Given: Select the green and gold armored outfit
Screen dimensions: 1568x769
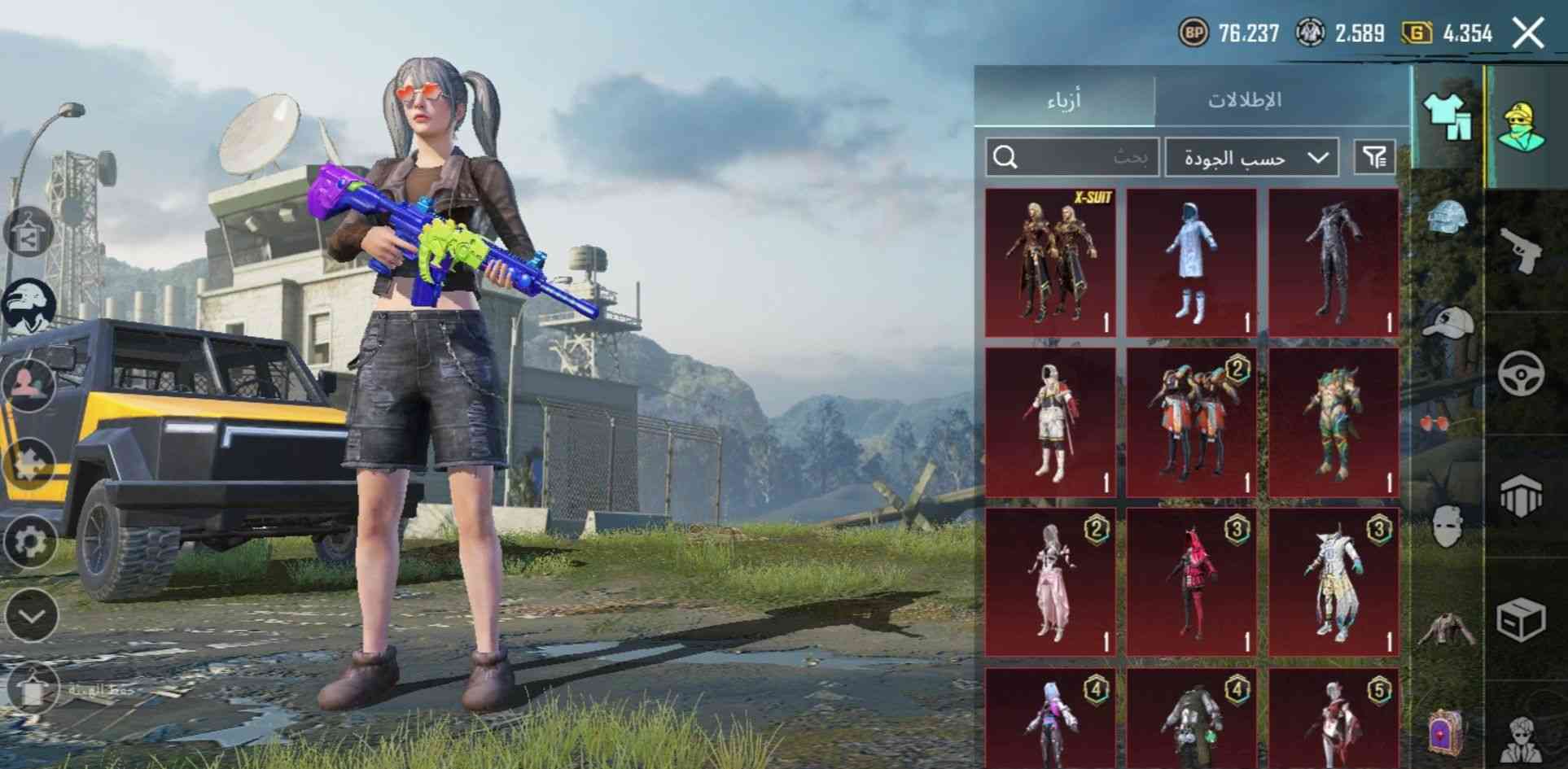Looking at the screenshot, I should tap(1334, 422).
